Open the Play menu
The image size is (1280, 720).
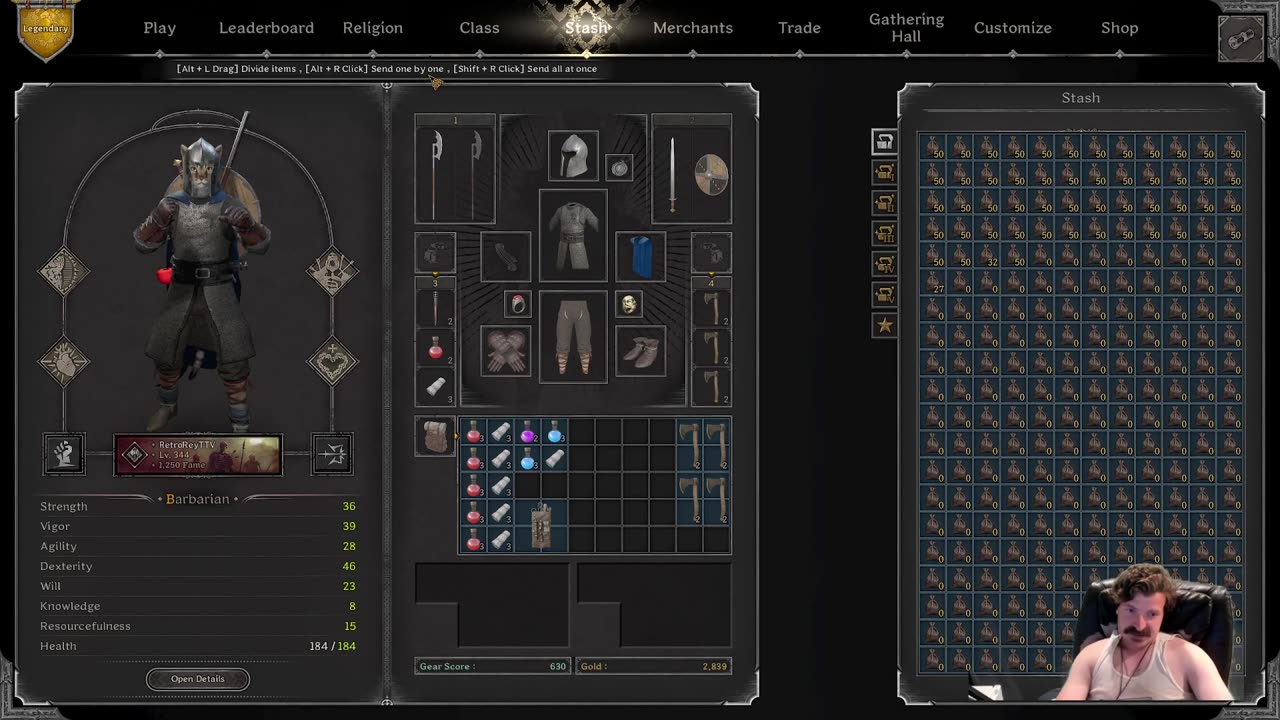[159, 28]
